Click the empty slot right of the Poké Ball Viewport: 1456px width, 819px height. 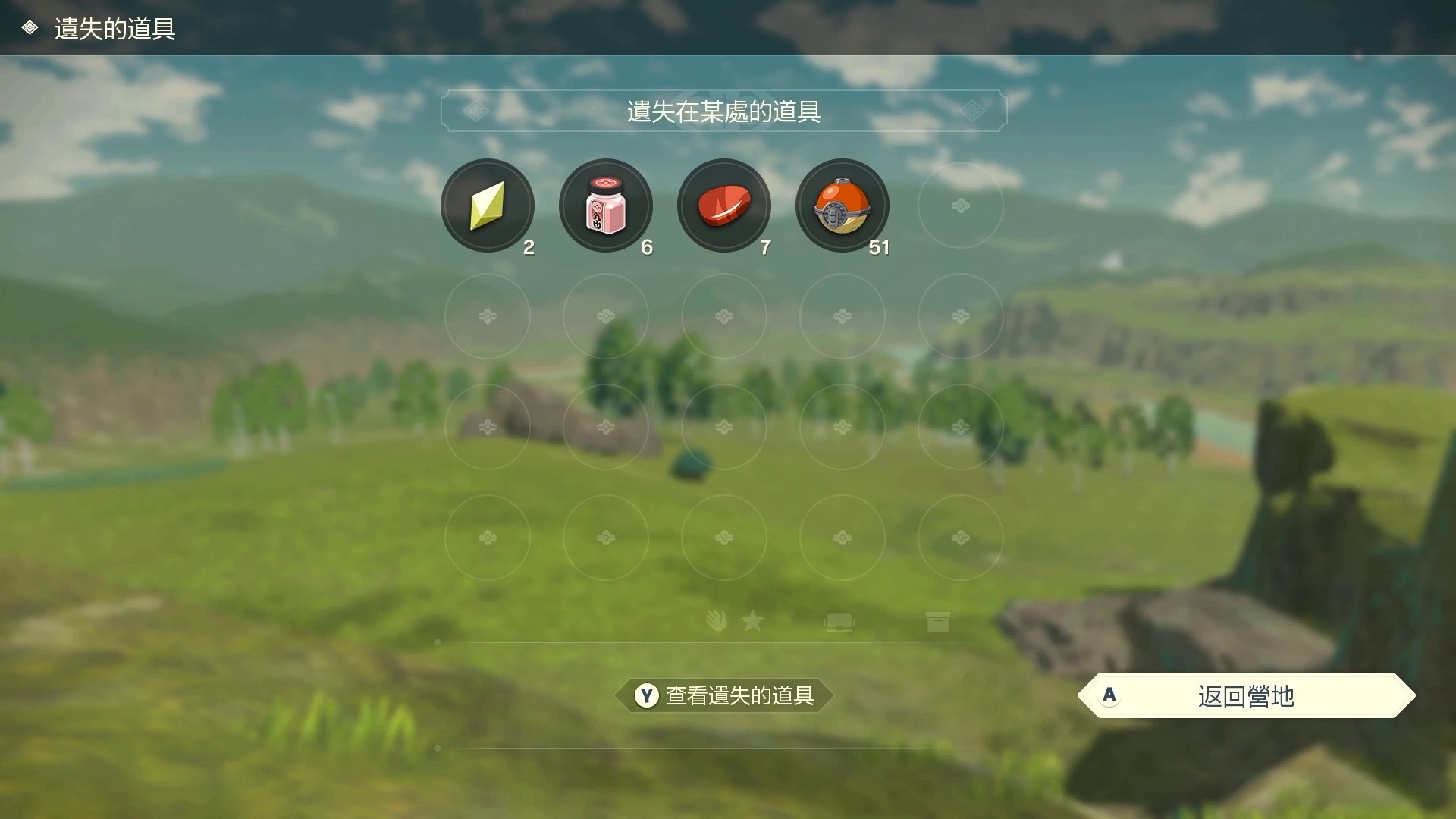pyautogui.click(x=960, y=206)
